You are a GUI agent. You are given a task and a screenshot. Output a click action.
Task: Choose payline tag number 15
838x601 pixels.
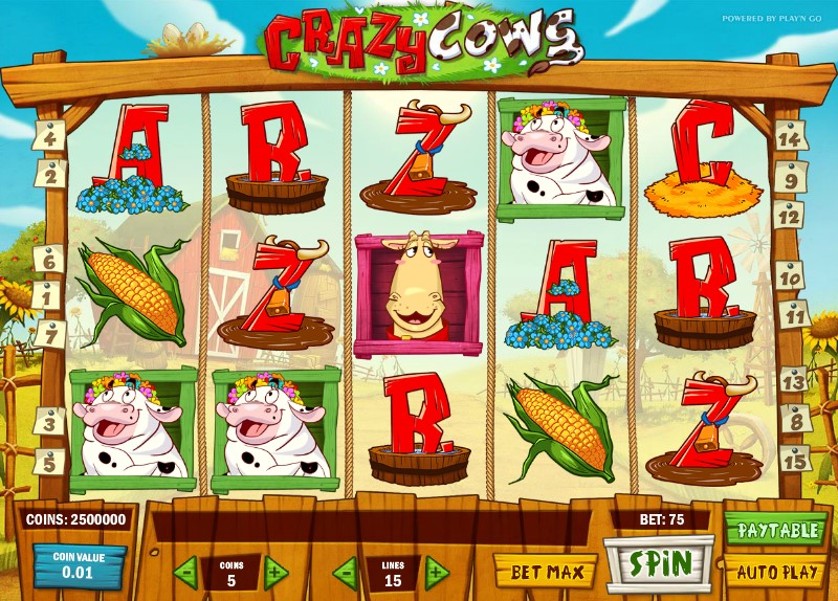point(793,459)
